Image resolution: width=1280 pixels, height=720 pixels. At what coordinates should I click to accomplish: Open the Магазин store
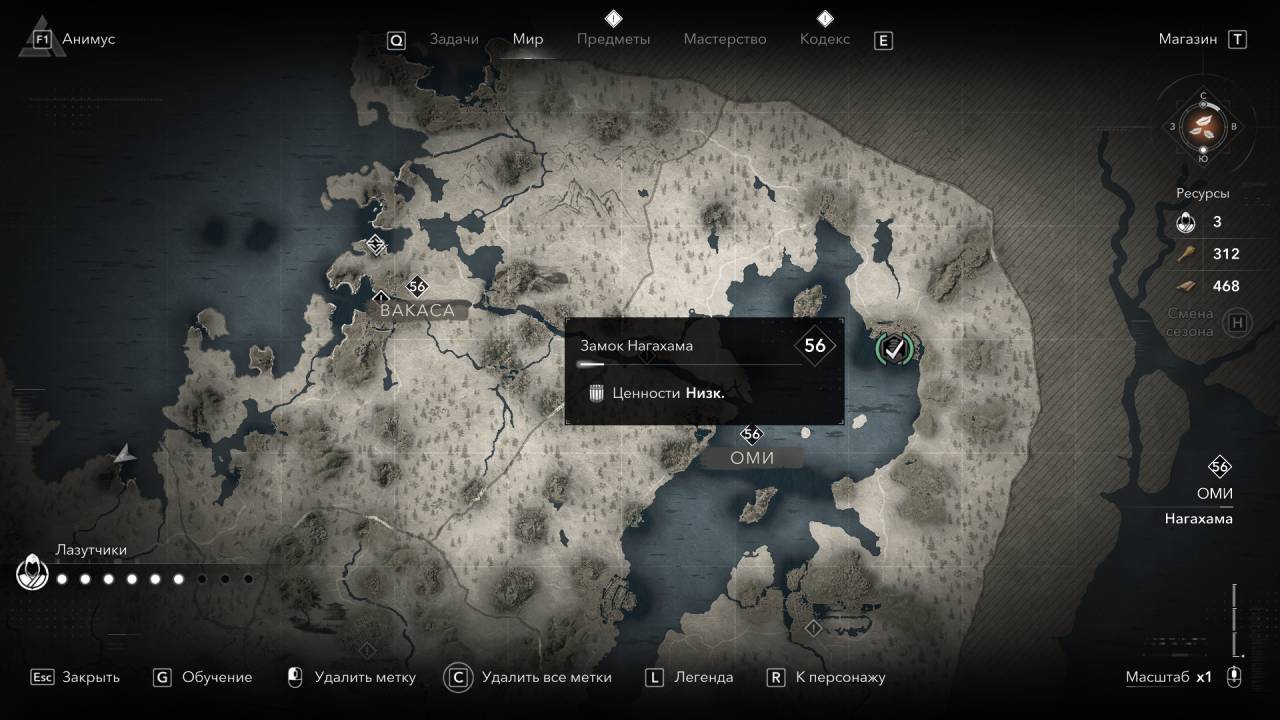coord(1188,39)
